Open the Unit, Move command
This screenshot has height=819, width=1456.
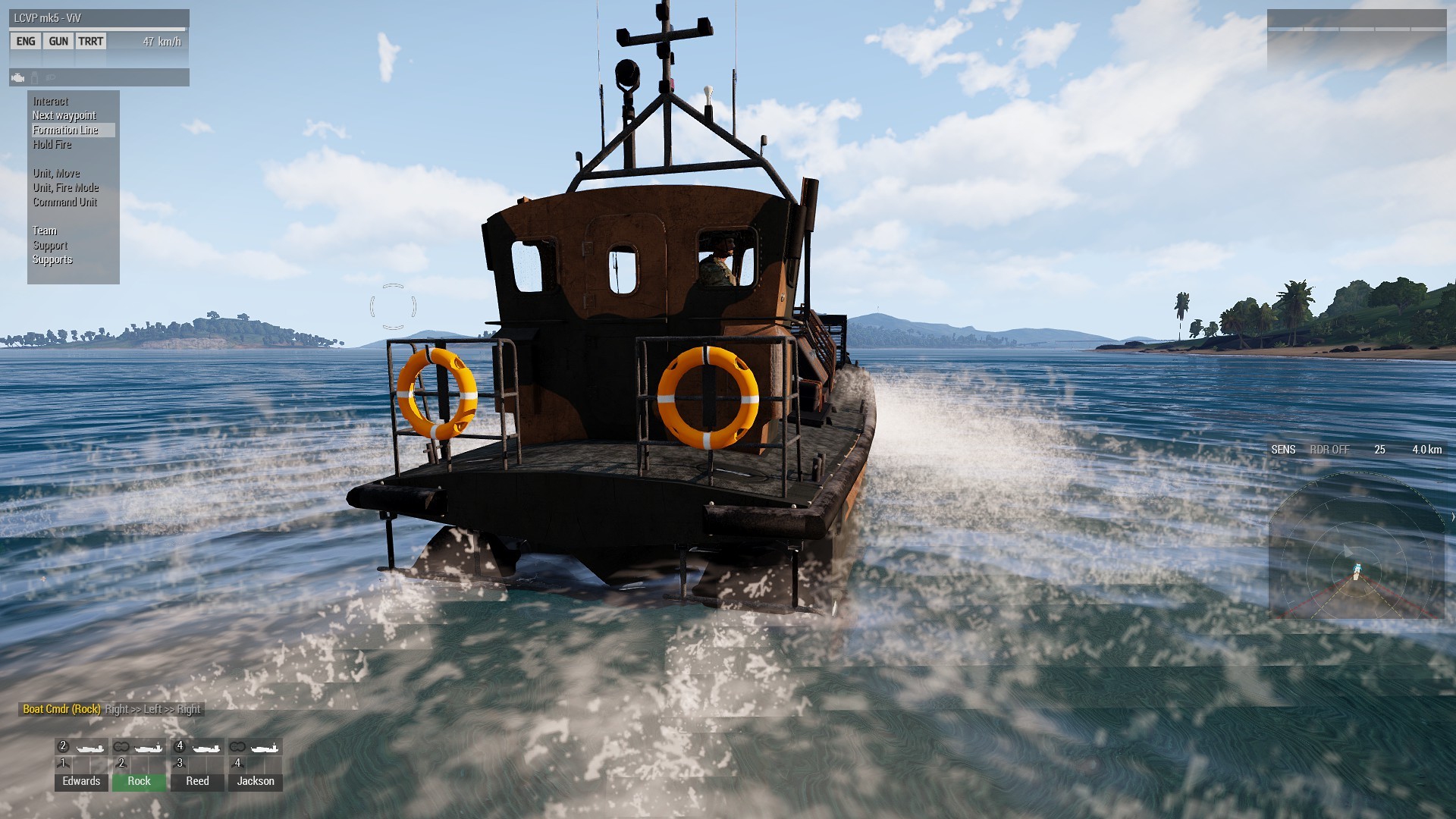[x=56, y=174]
